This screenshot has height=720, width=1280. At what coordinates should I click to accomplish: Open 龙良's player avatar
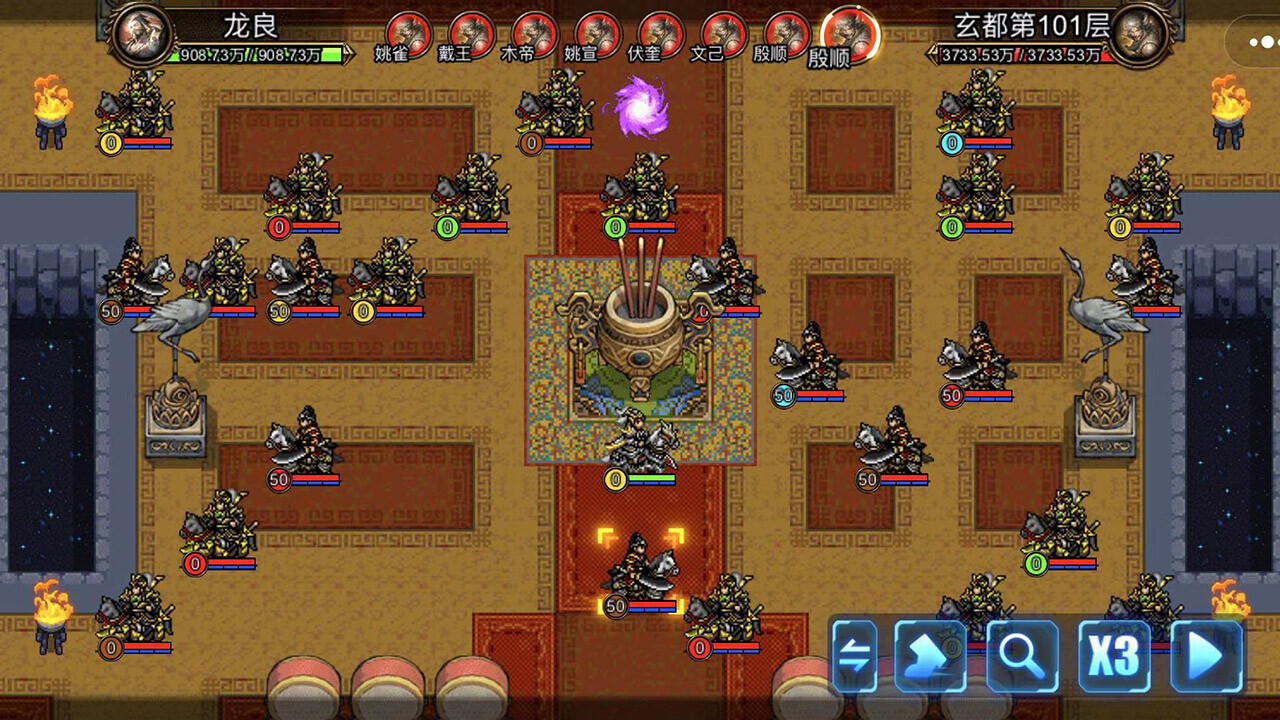pos(138,33)
